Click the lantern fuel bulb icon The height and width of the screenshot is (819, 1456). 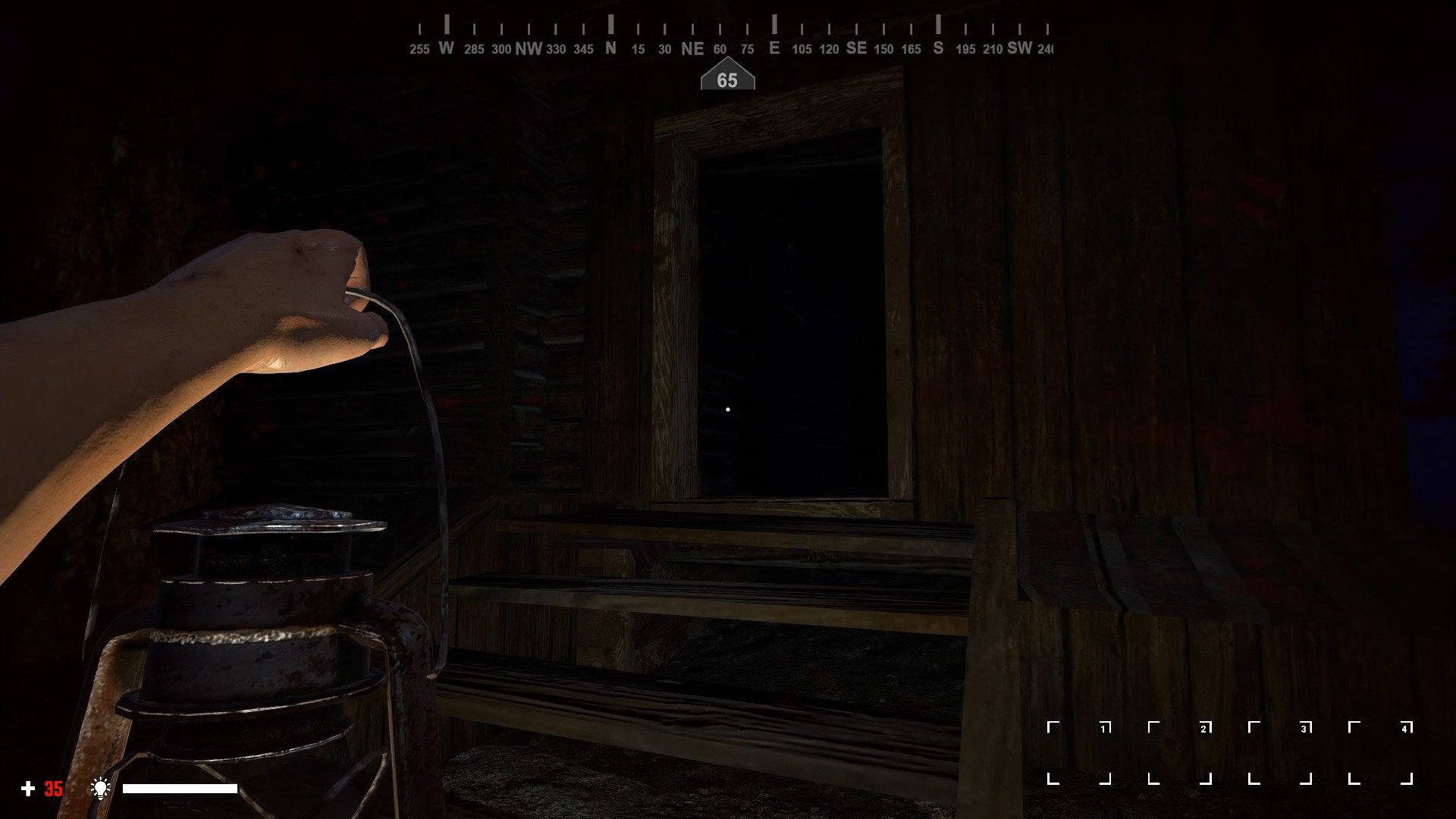[x=101, y=789]
